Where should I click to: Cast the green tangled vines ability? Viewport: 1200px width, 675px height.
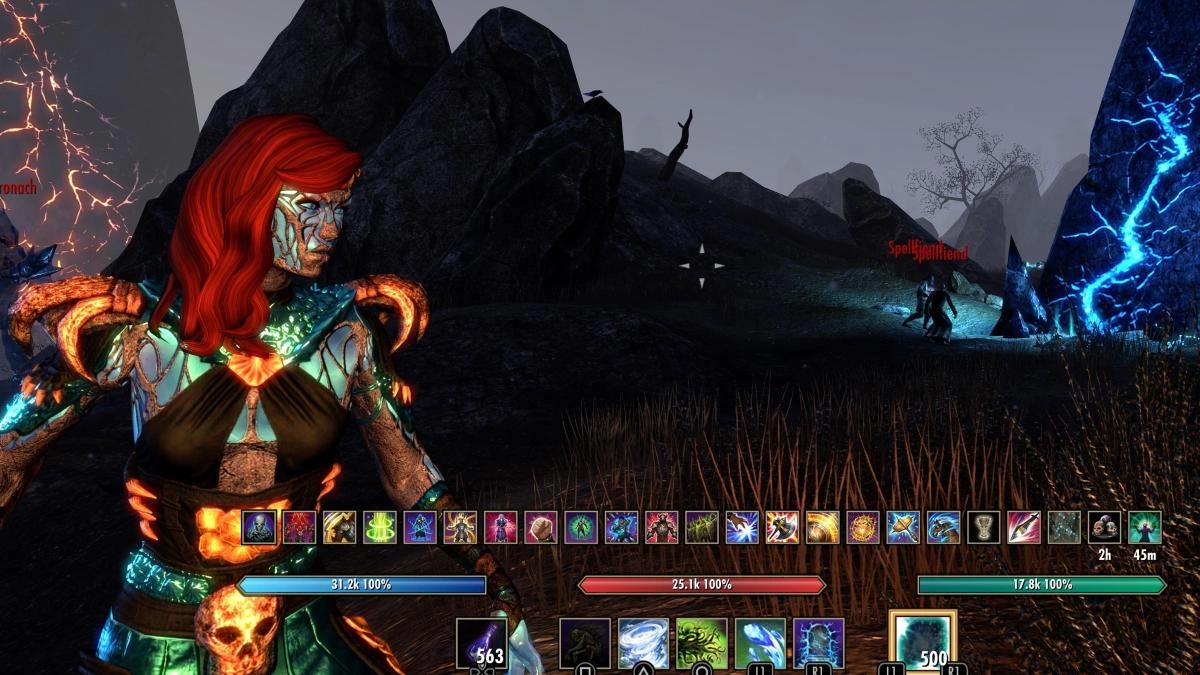point(702,643)
